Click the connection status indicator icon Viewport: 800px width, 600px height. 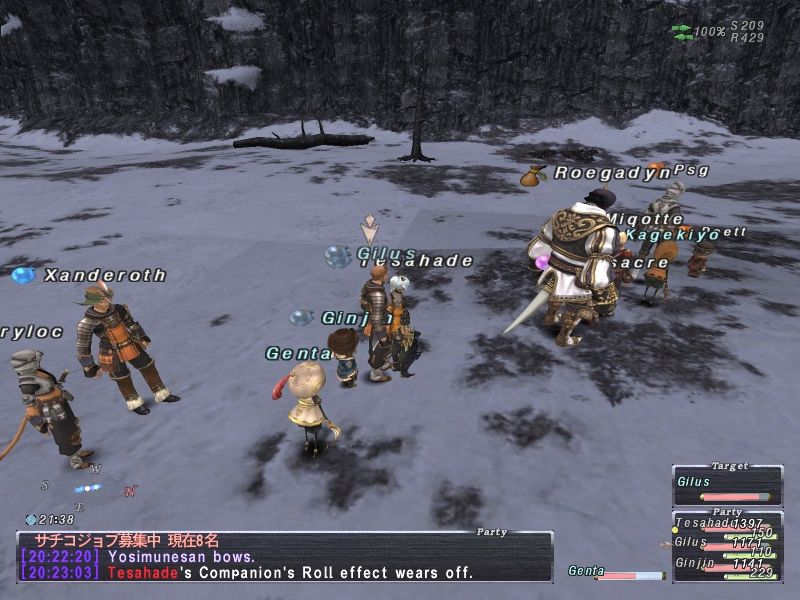[681, 32]
